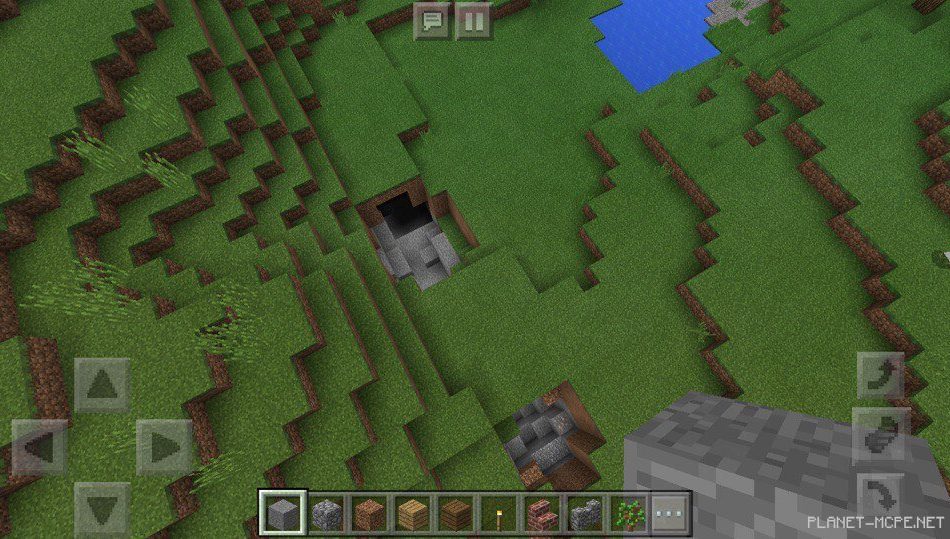
Task: Pause the game
Action: 473,20
